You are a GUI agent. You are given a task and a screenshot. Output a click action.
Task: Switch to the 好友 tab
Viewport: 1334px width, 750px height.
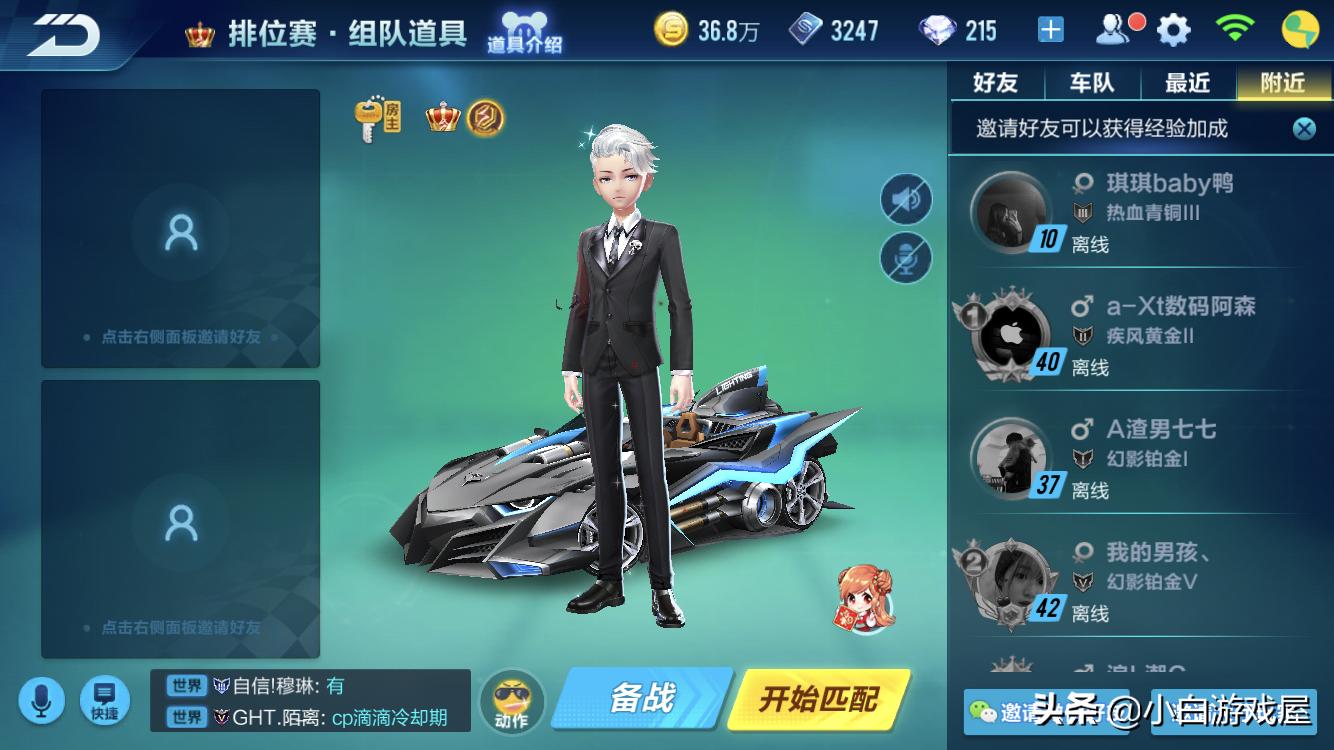tap(994, 83)
